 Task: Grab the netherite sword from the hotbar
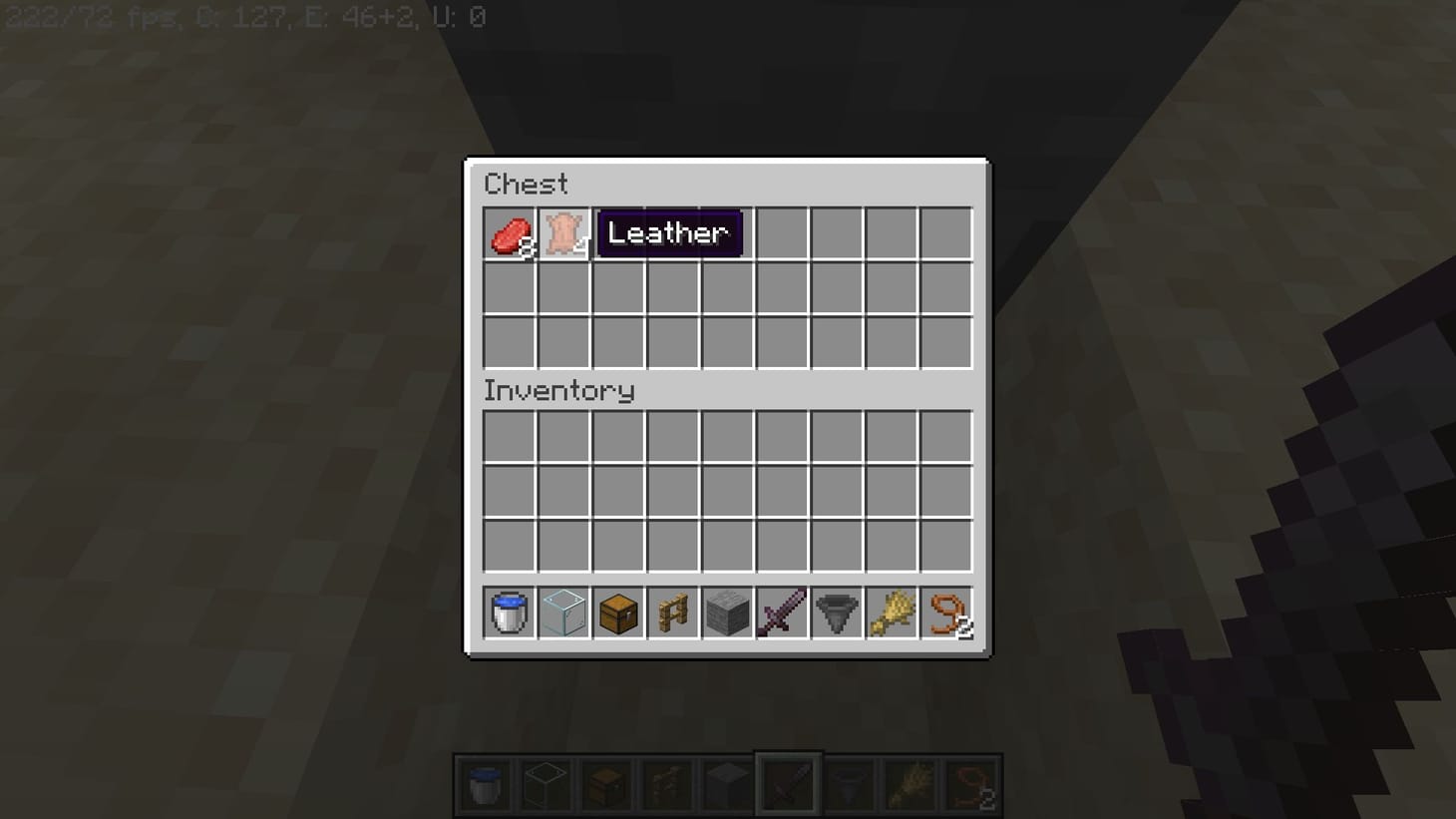(x=781, y=613)
